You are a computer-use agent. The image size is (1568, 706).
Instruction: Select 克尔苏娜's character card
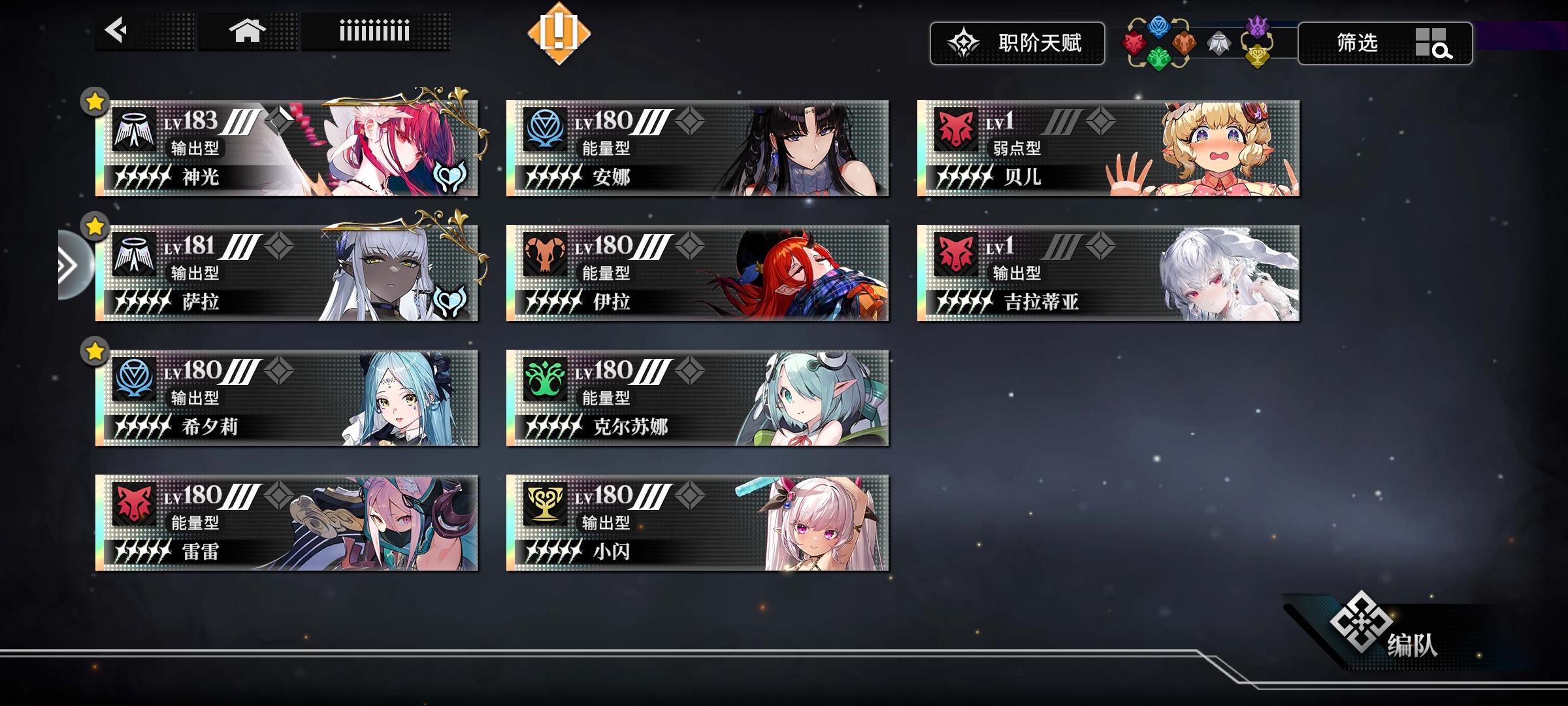click(x=699, y=400)
